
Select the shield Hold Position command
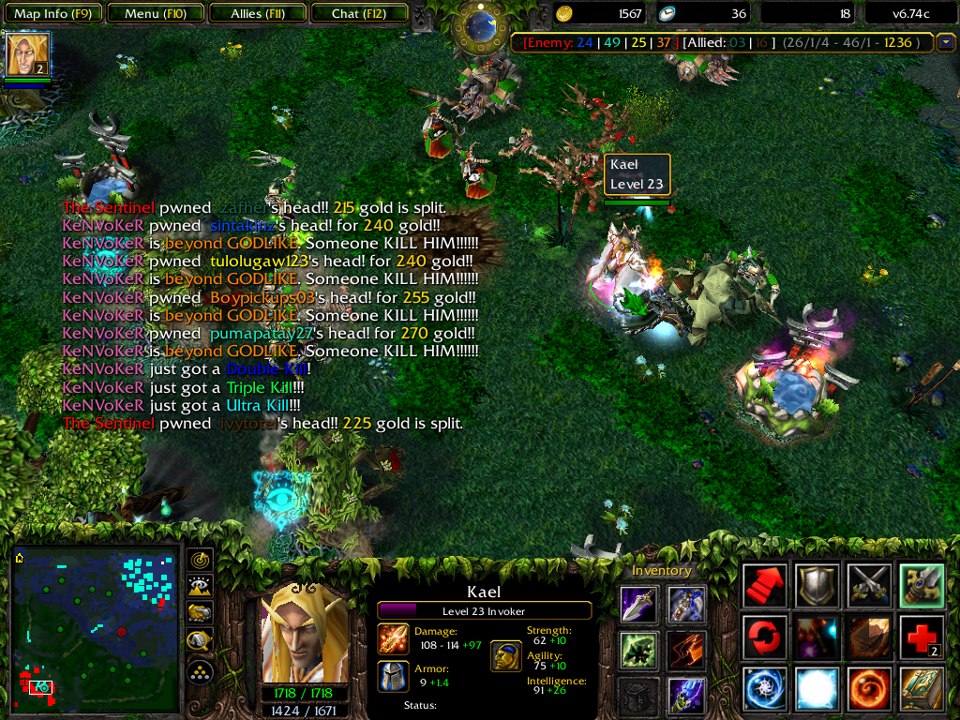click(817, 586)
